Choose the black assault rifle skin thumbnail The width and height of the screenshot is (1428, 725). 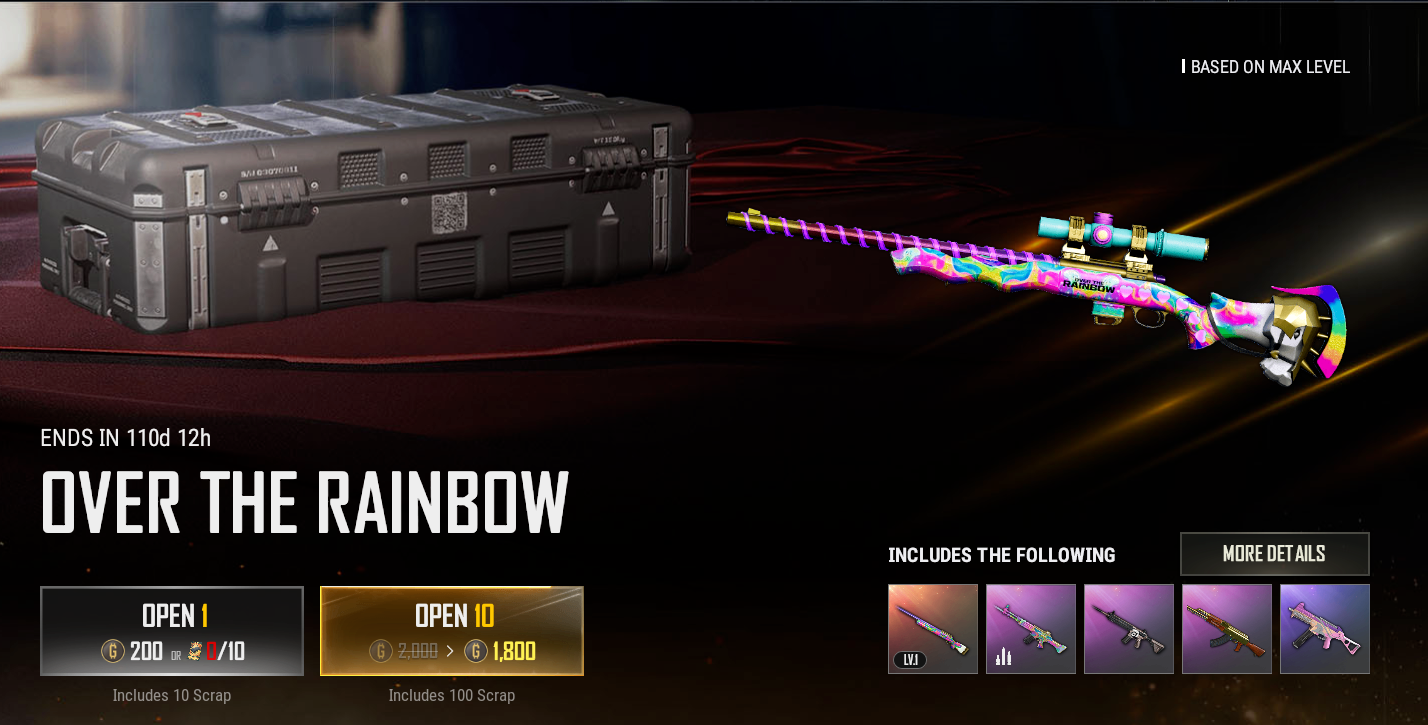[x=1129, y=629]
